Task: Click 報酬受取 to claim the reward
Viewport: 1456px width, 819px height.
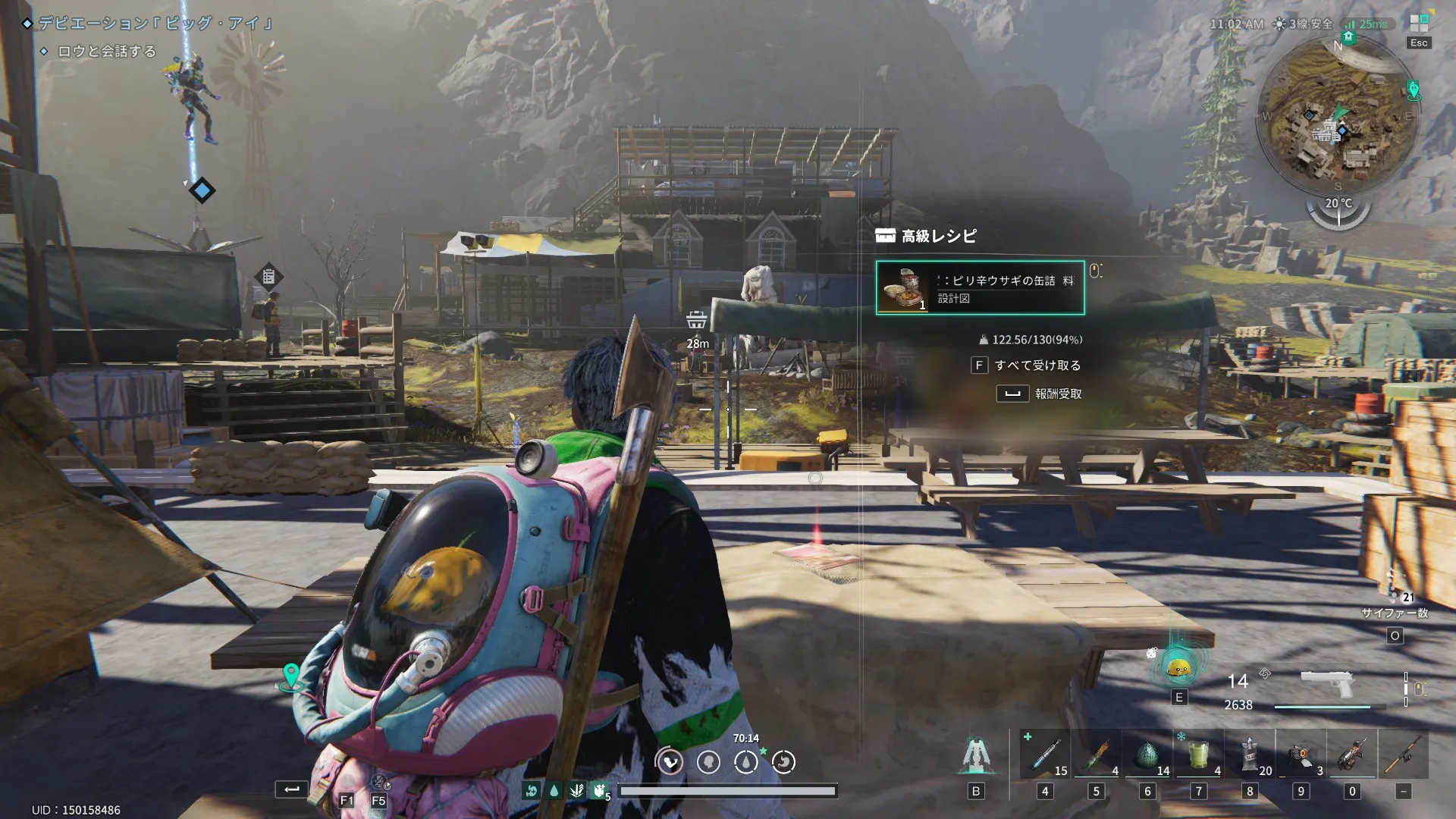Action: 1057,394
